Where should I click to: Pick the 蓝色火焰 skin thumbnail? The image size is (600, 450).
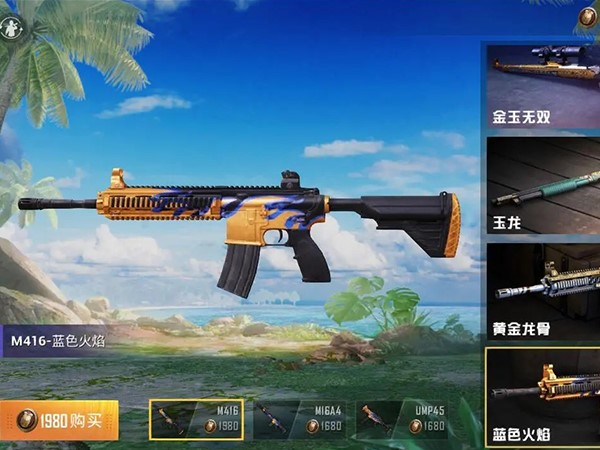tap(542, 396)
